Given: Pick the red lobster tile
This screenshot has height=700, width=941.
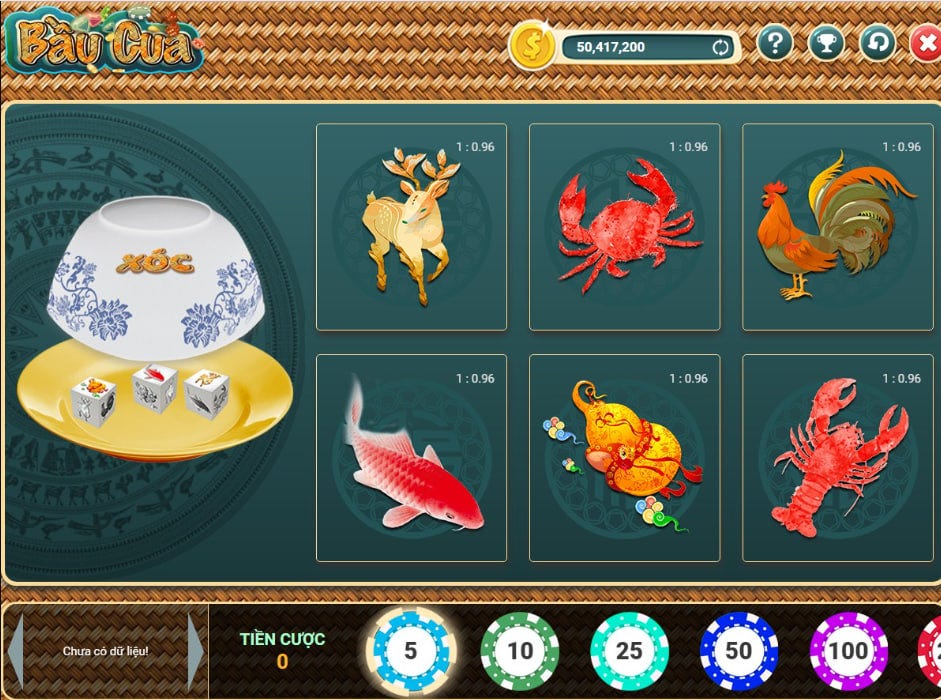Looking at the screenshot, I should point(837,458).
